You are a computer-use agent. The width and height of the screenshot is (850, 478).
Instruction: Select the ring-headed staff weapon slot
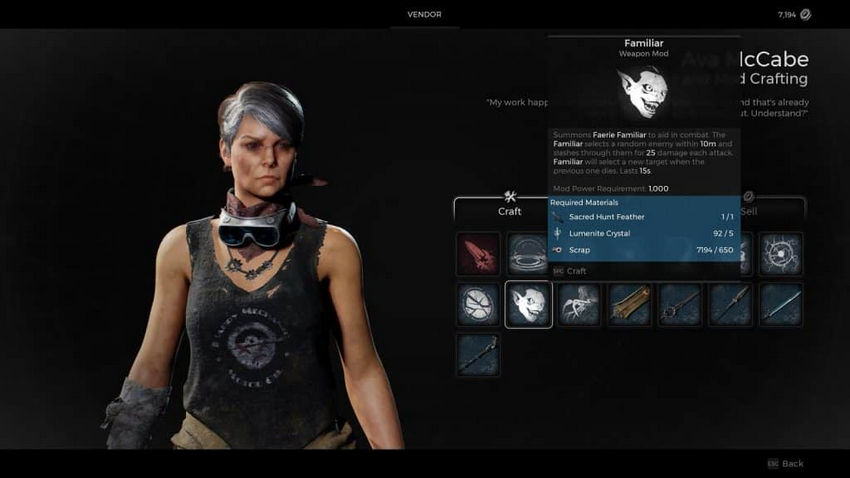[680, 304]
